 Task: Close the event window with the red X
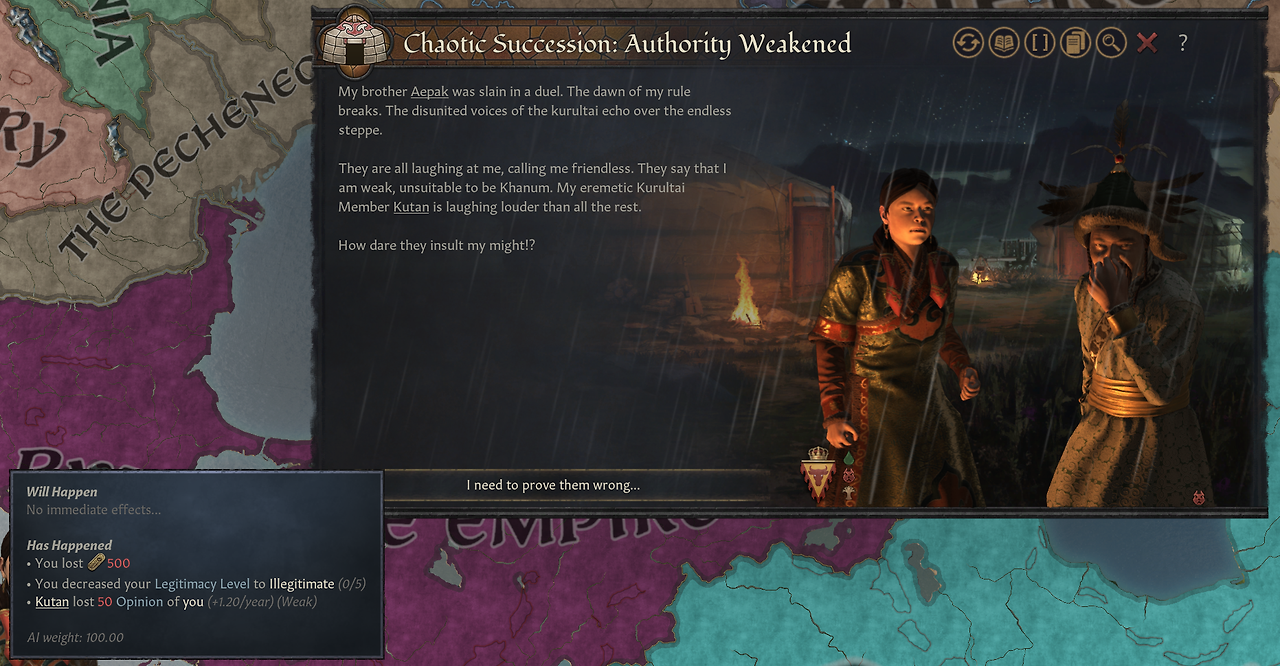point(1147,43)
